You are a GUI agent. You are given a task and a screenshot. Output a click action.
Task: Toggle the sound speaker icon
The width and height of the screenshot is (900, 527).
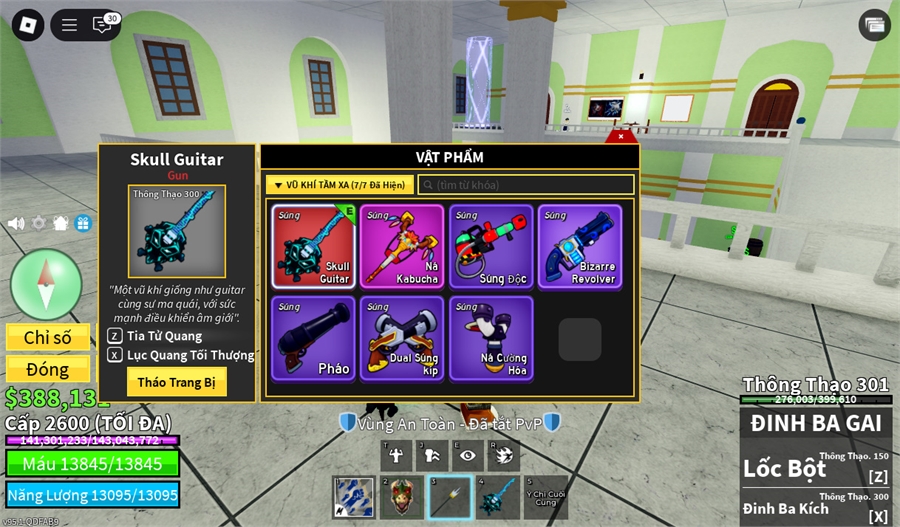(x=16, y=223)
